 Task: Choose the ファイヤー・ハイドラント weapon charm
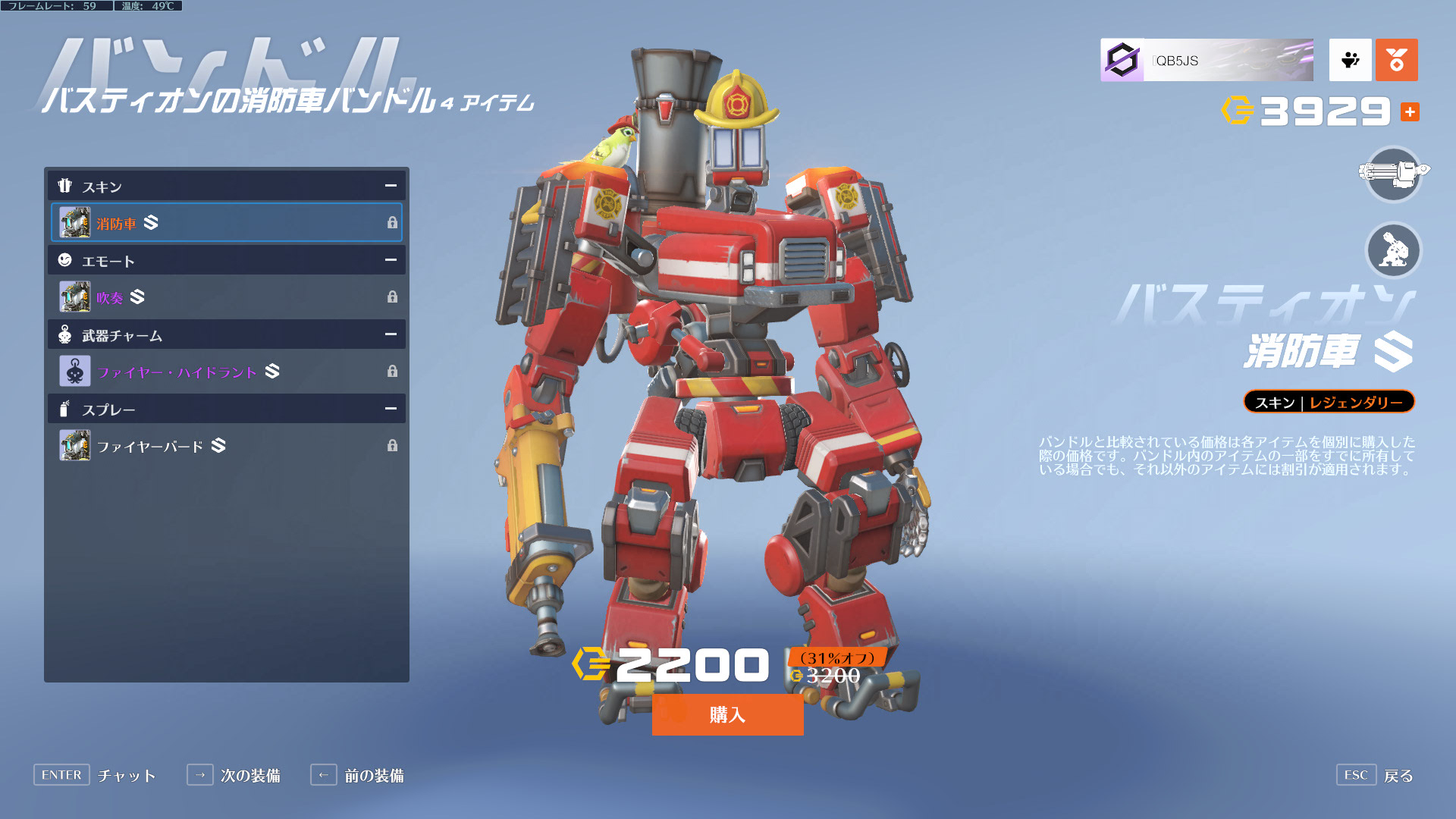point(226,371)
